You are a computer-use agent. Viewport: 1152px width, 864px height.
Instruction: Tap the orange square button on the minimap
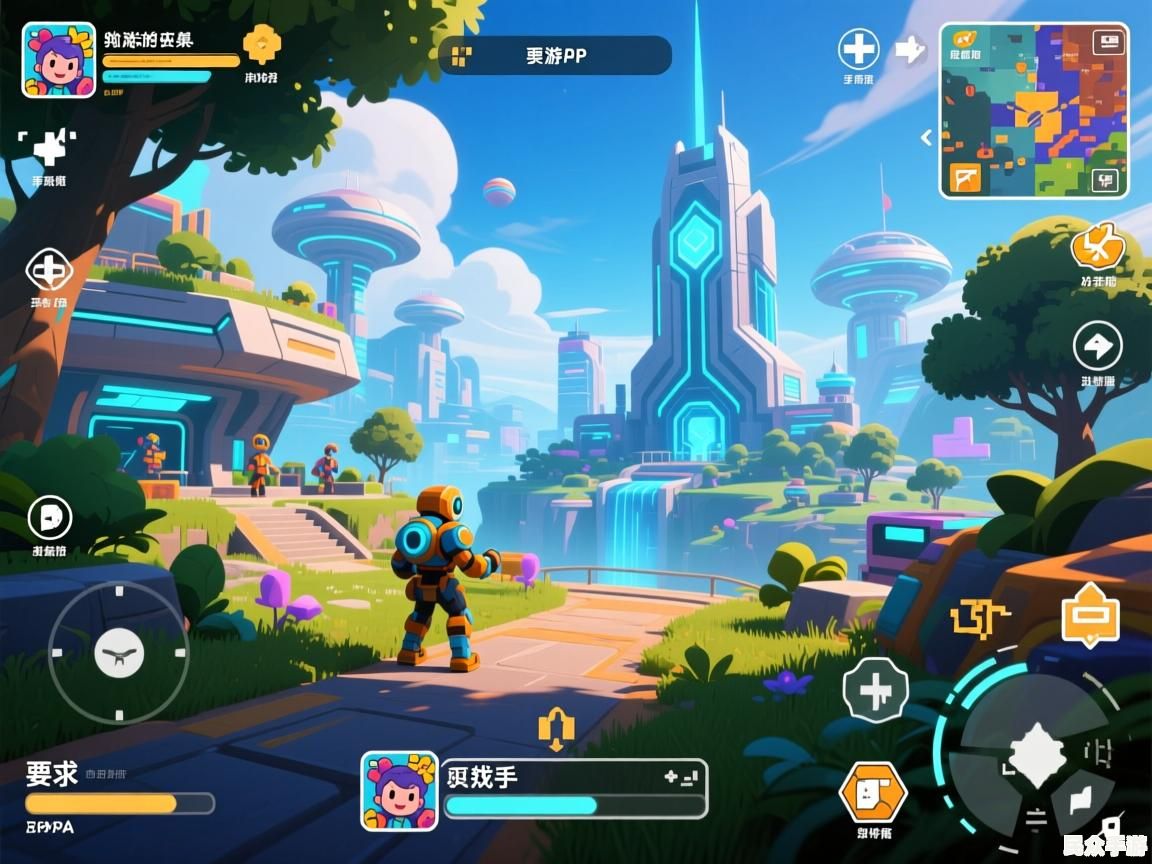point(966,178)
